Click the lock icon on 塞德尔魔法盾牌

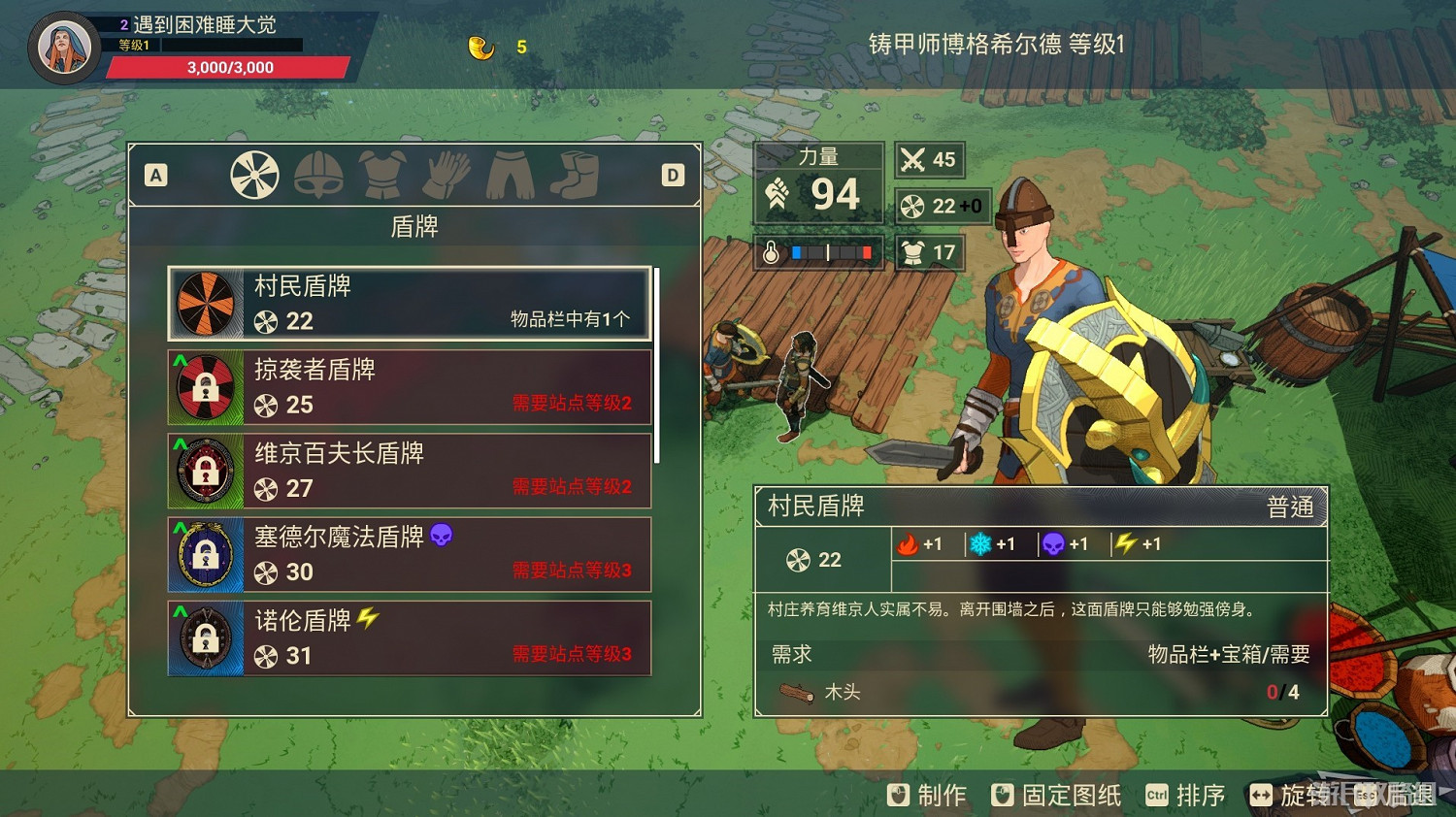coord(206,555)
